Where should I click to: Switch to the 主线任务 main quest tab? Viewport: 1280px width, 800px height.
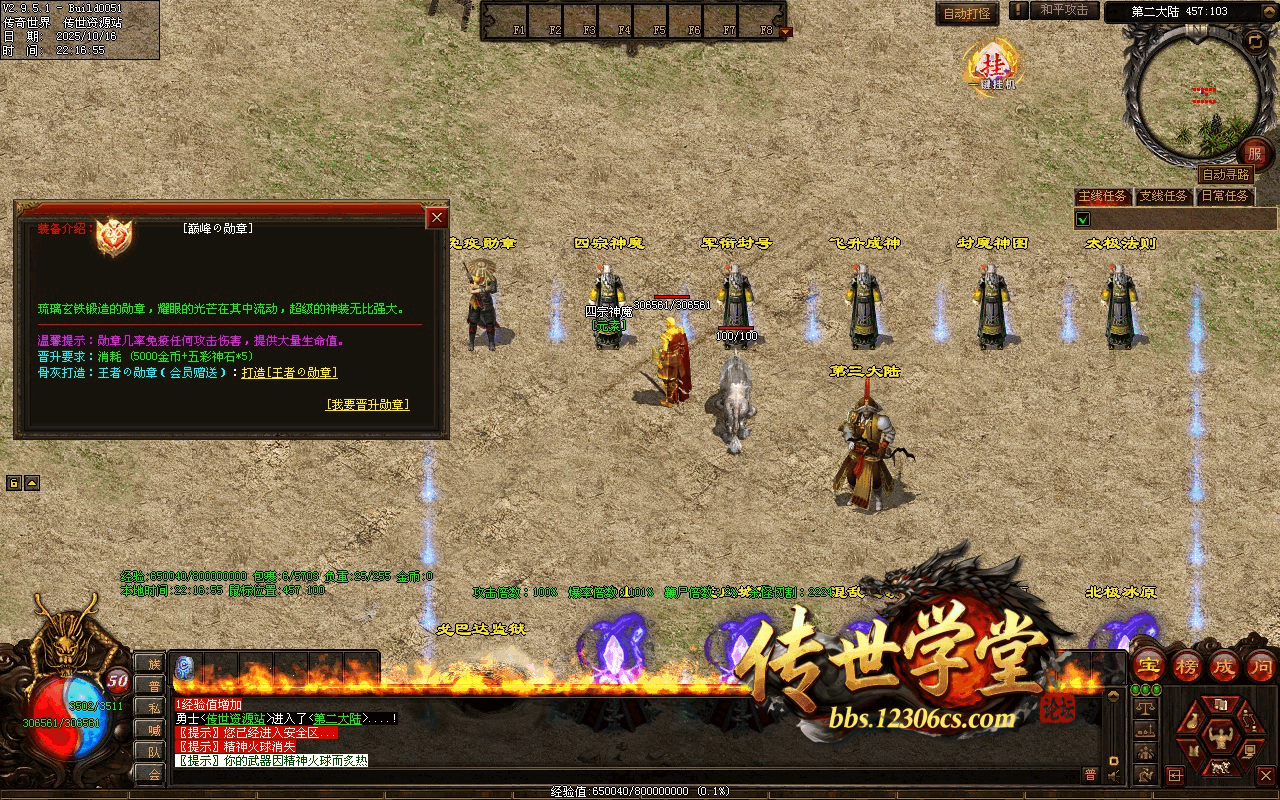(x=1102, y=196)
